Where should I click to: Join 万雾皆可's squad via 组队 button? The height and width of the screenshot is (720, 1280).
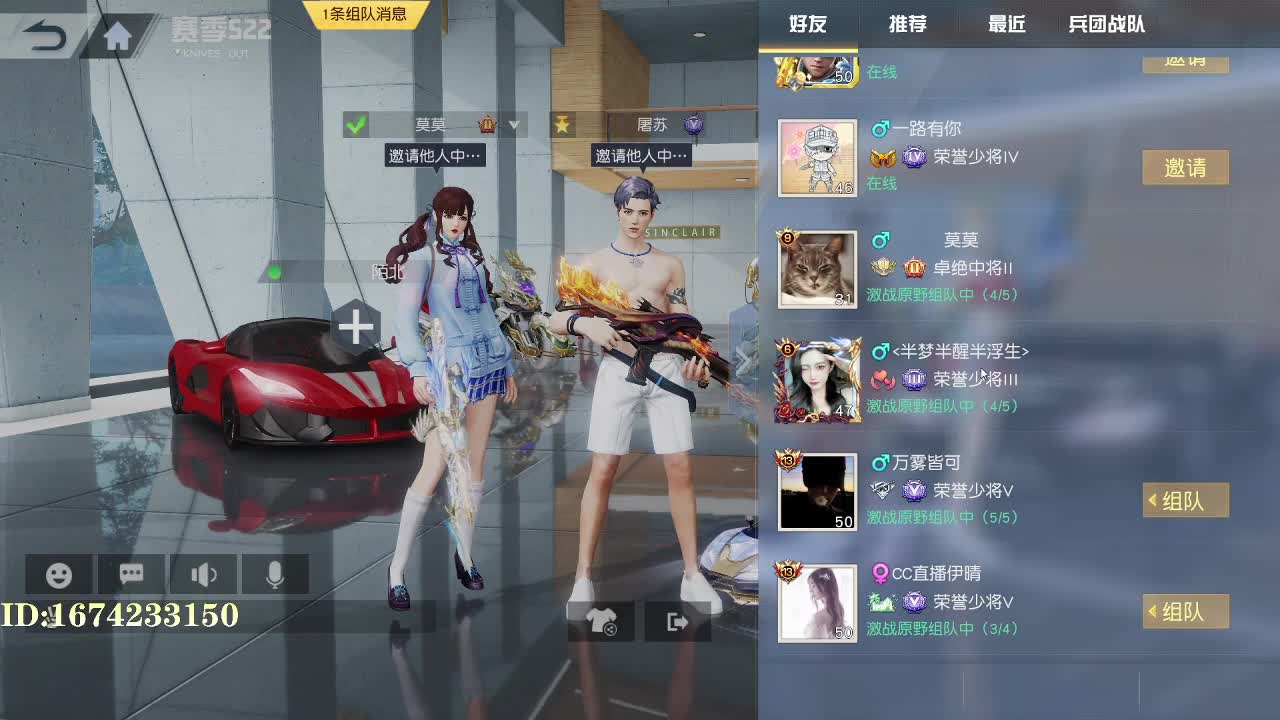click(x=1186, y=500)
